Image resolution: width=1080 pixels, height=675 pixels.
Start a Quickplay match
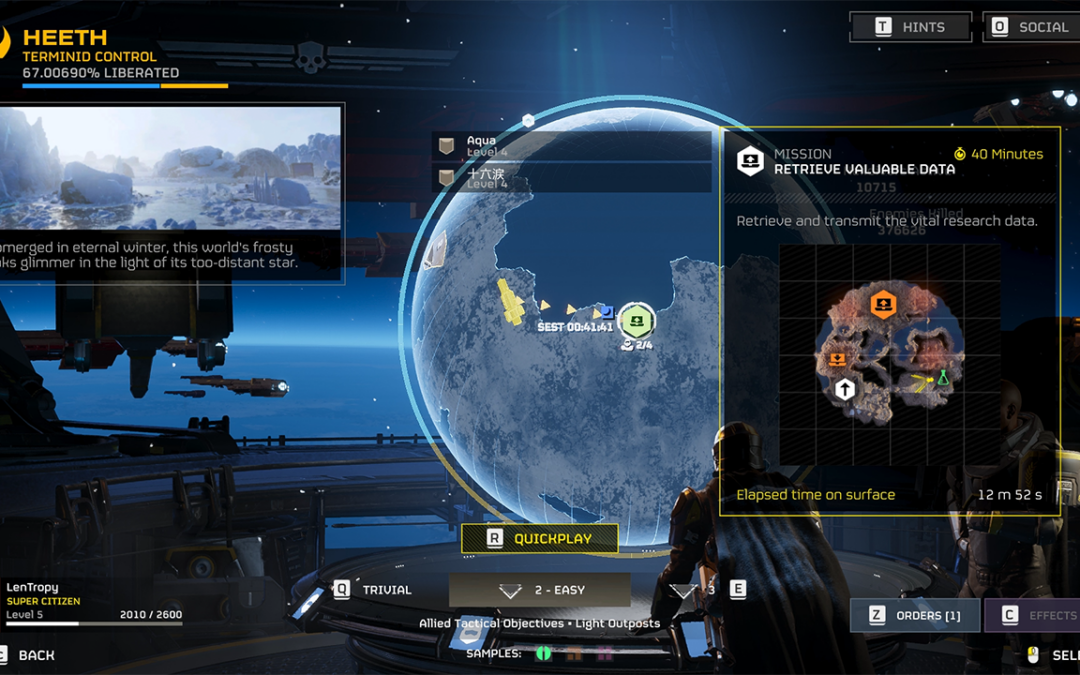tap(539, 538)
